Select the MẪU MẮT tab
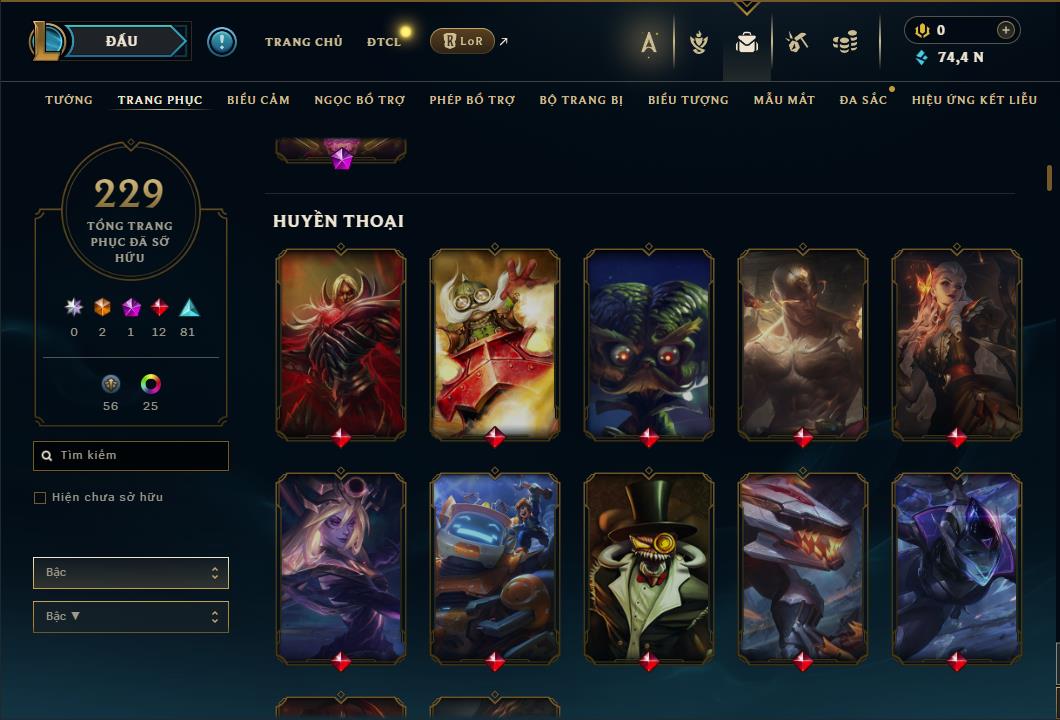Screen dimensions: 1060x720 [x=784, y=100]
